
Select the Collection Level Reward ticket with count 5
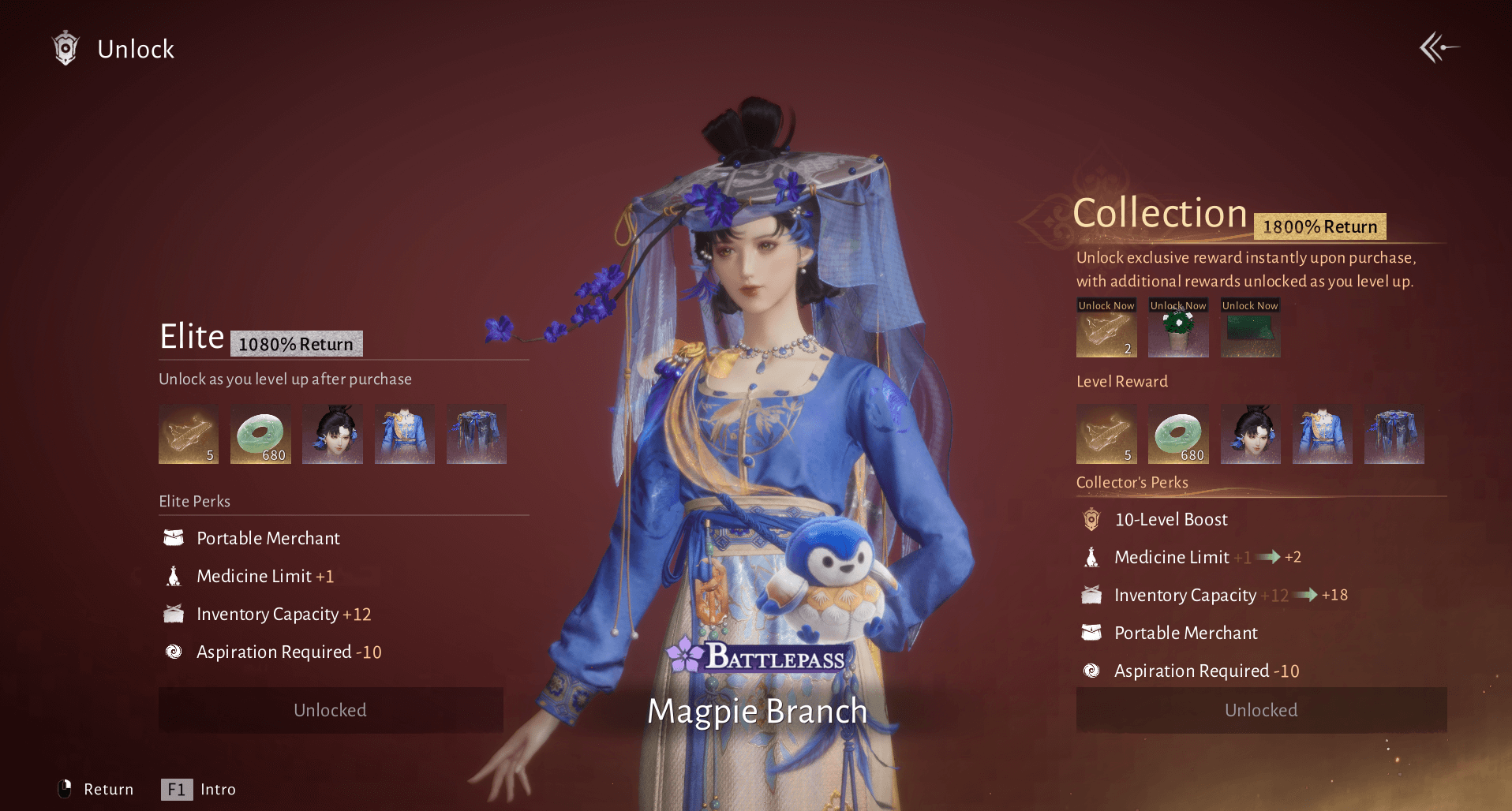[1106, 434]
